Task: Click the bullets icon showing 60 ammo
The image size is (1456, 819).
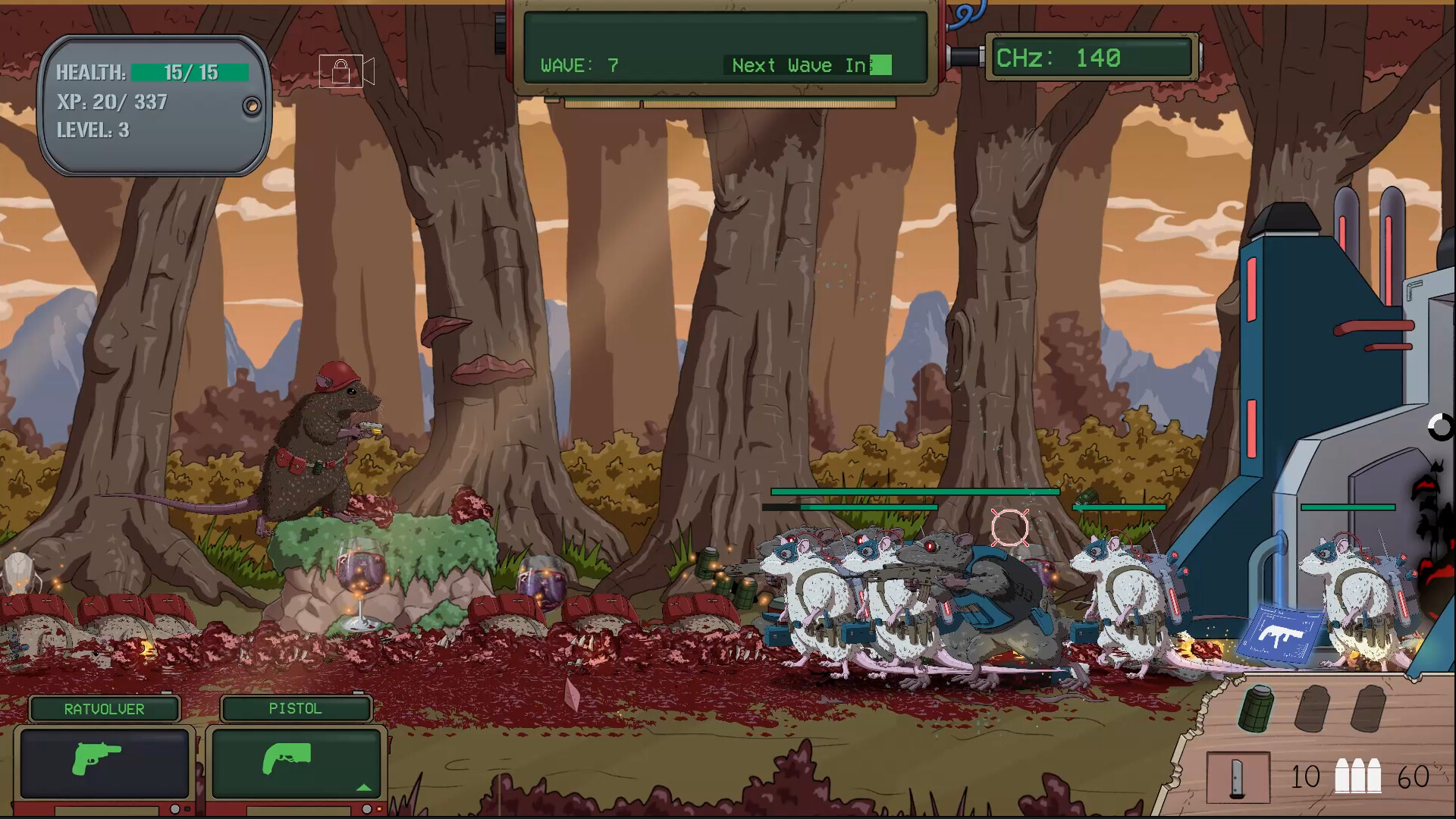Action: point(1358,777)
